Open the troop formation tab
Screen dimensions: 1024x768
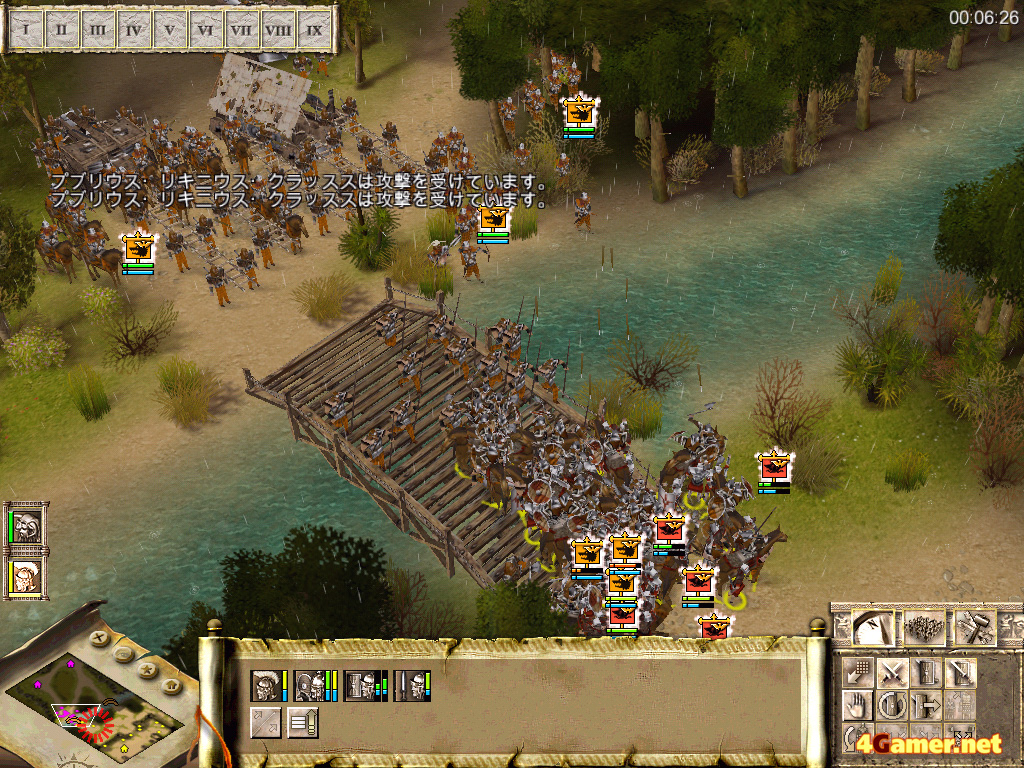[923, 628]
